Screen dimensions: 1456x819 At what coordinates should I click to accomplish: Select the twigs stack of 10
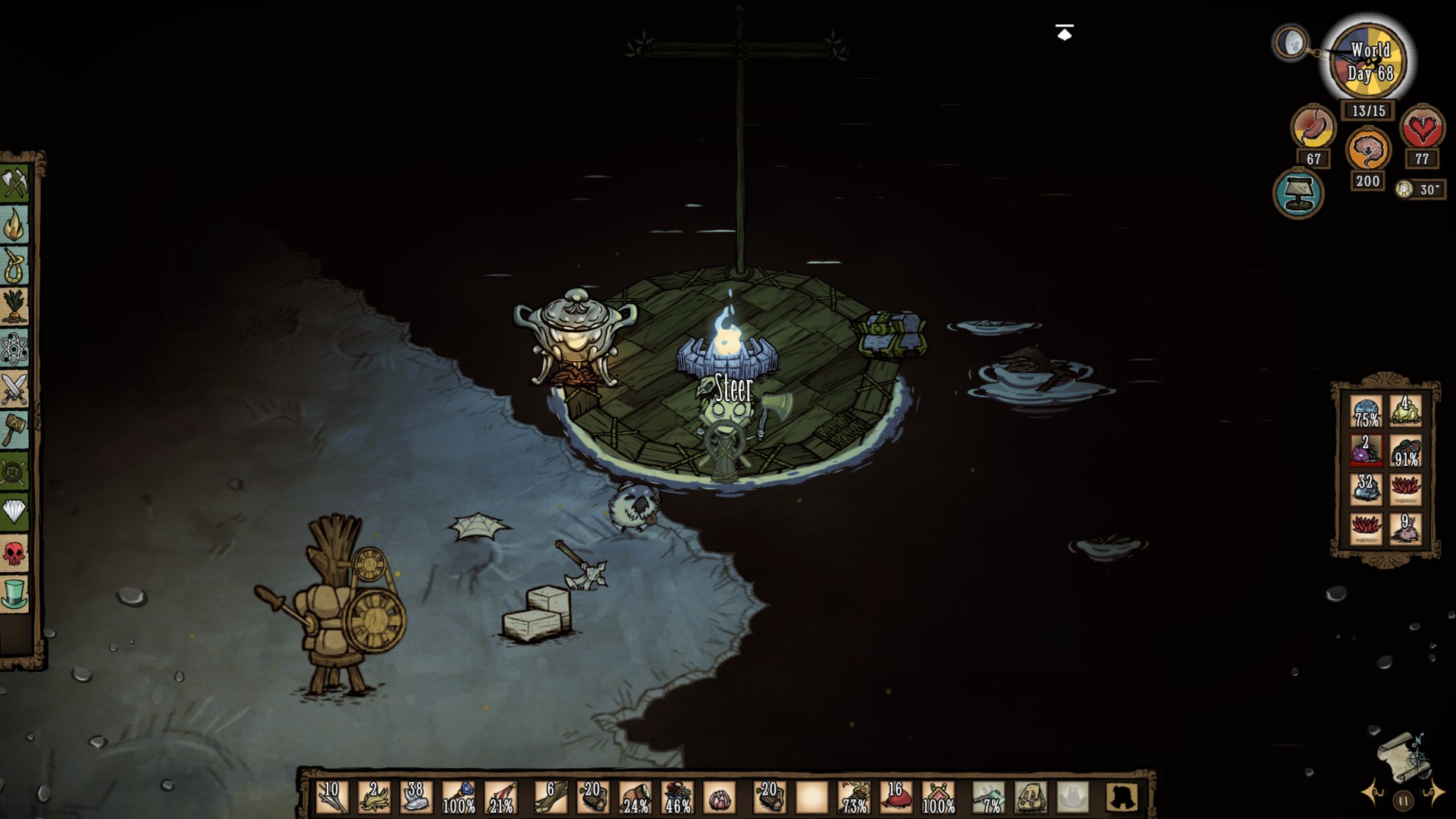(x=331, y=798)
